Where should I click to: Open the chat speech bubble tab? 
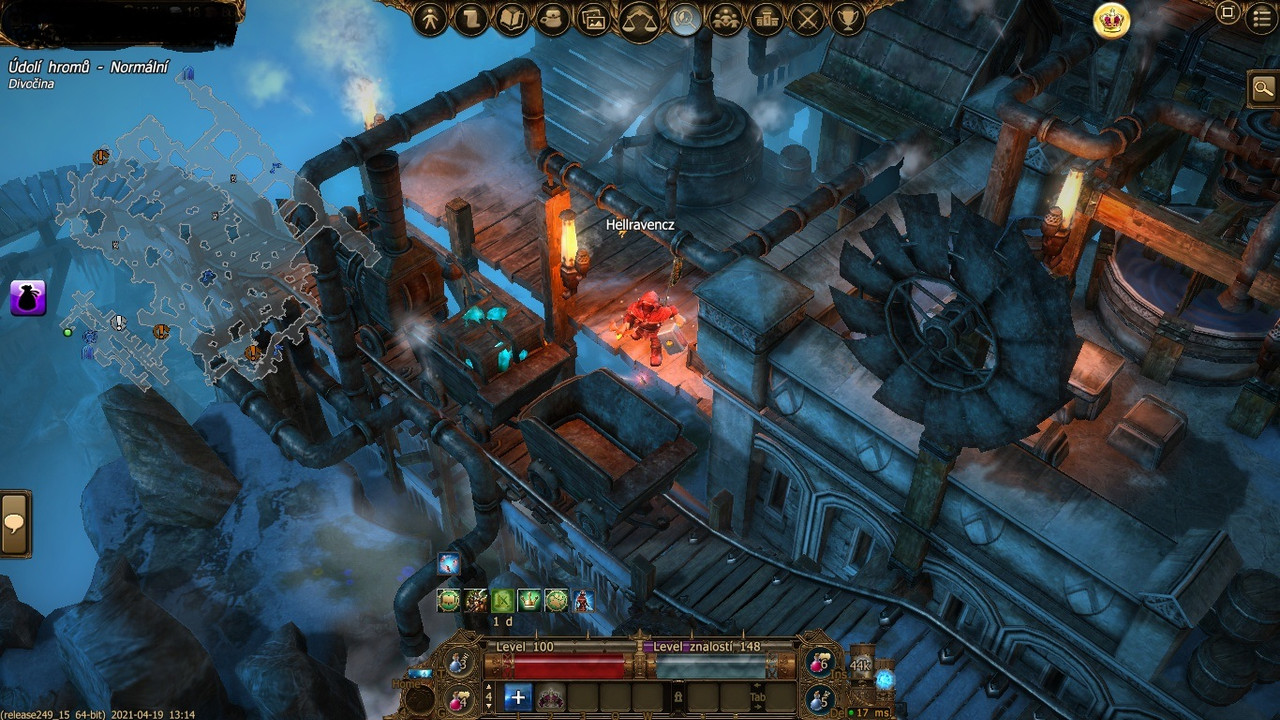tap(14, 524)
